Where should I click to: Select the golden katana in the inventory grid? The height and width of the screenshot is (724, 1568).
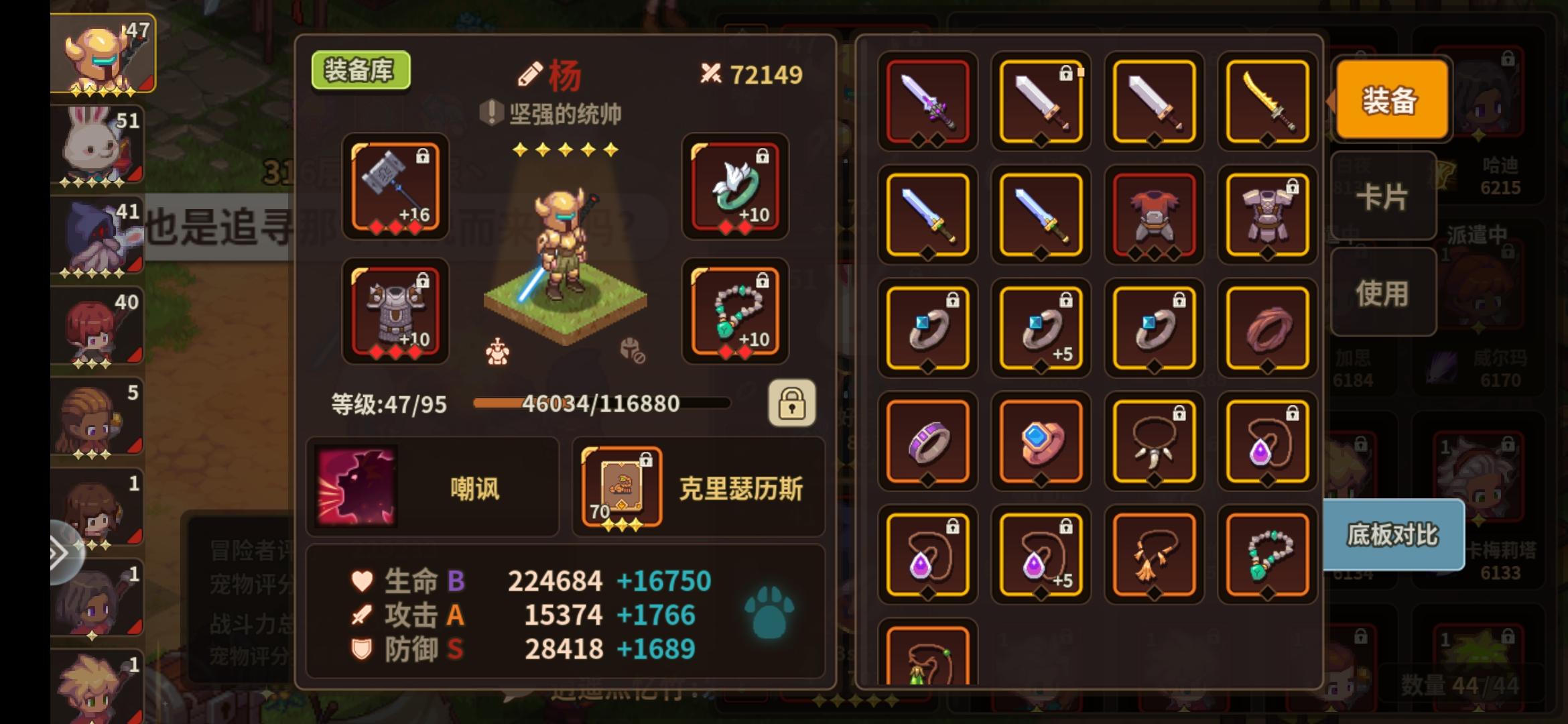1266,102
